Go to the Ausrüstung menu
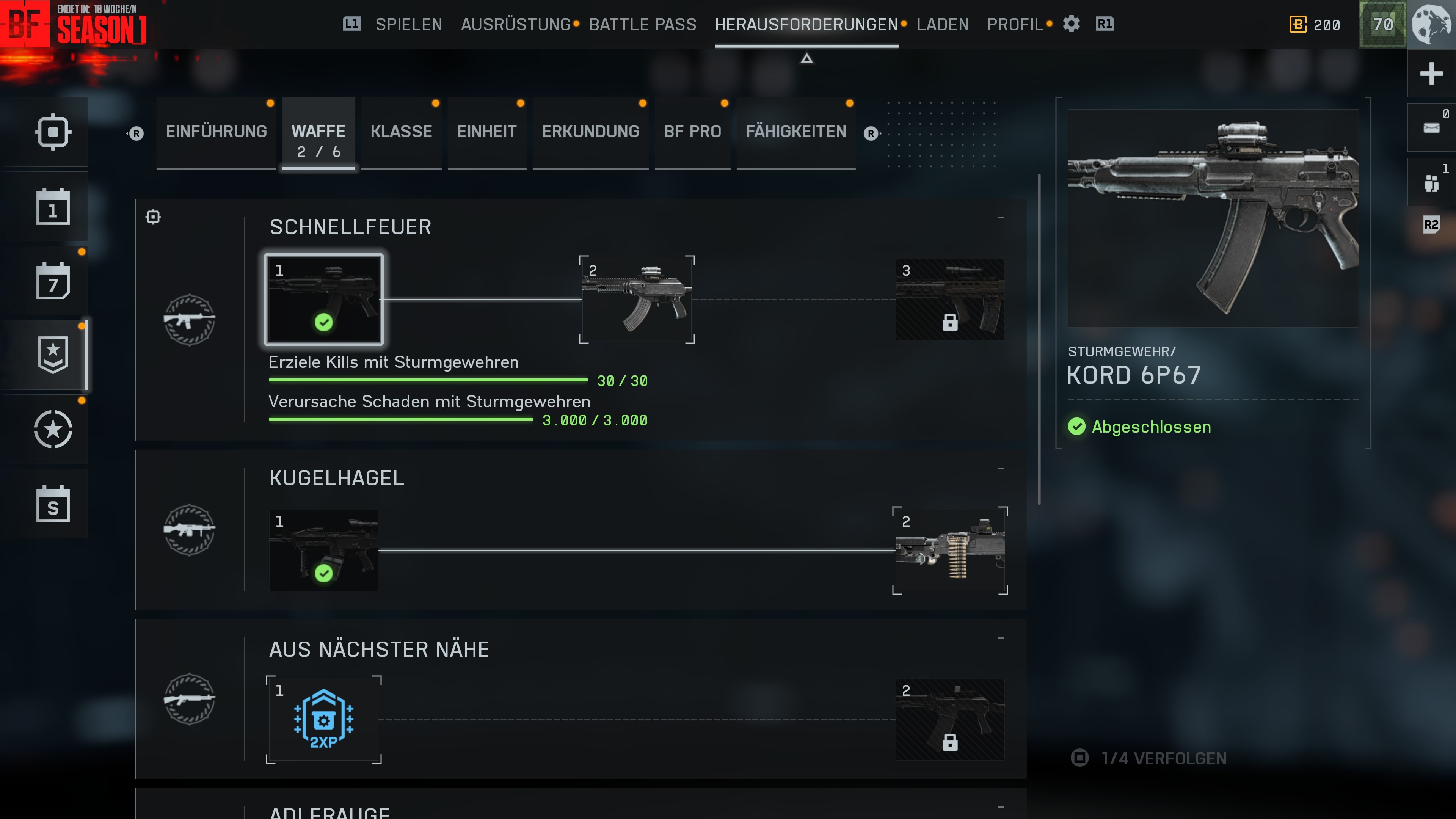Screen dimensions: 1456x819 (516, 24)
